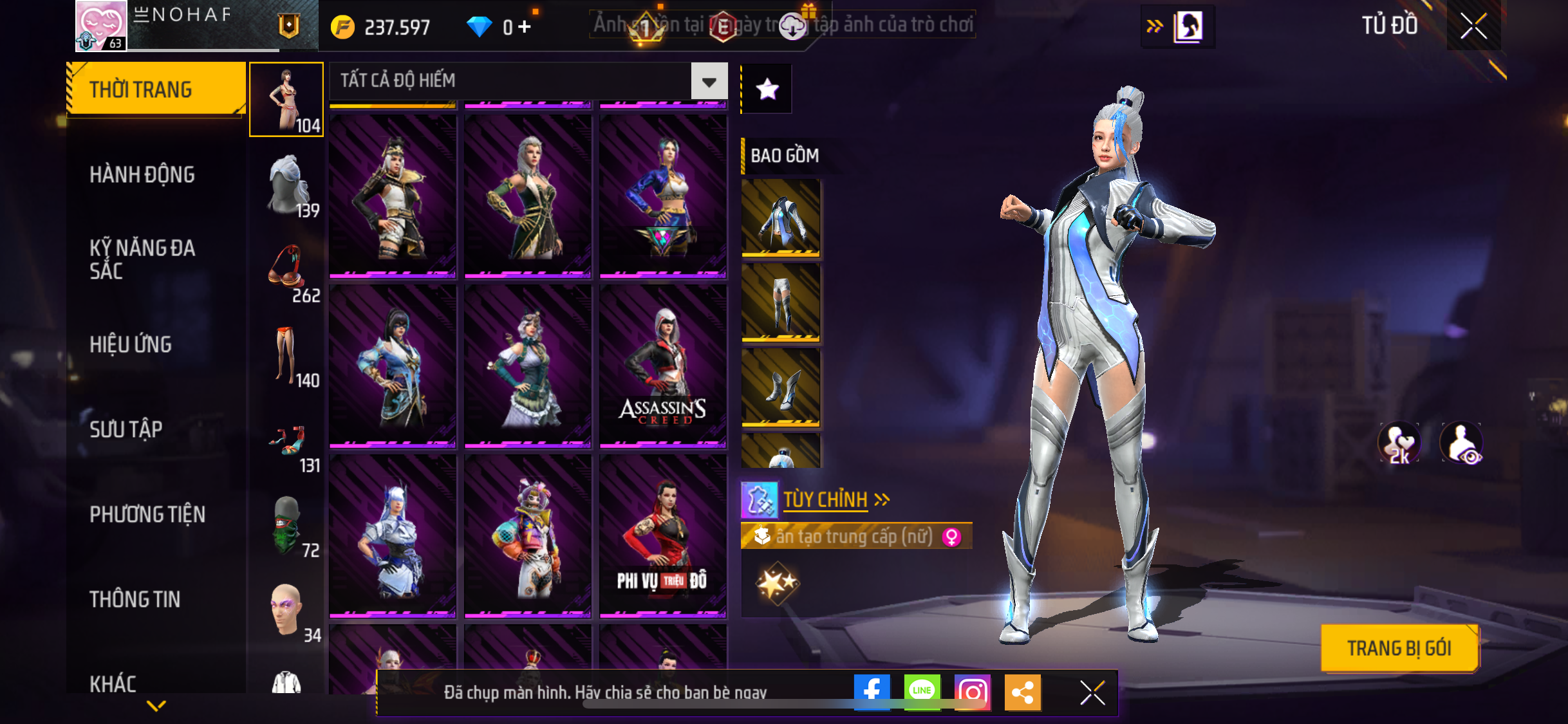Switch to the Hành Động tab

point(142,174)
